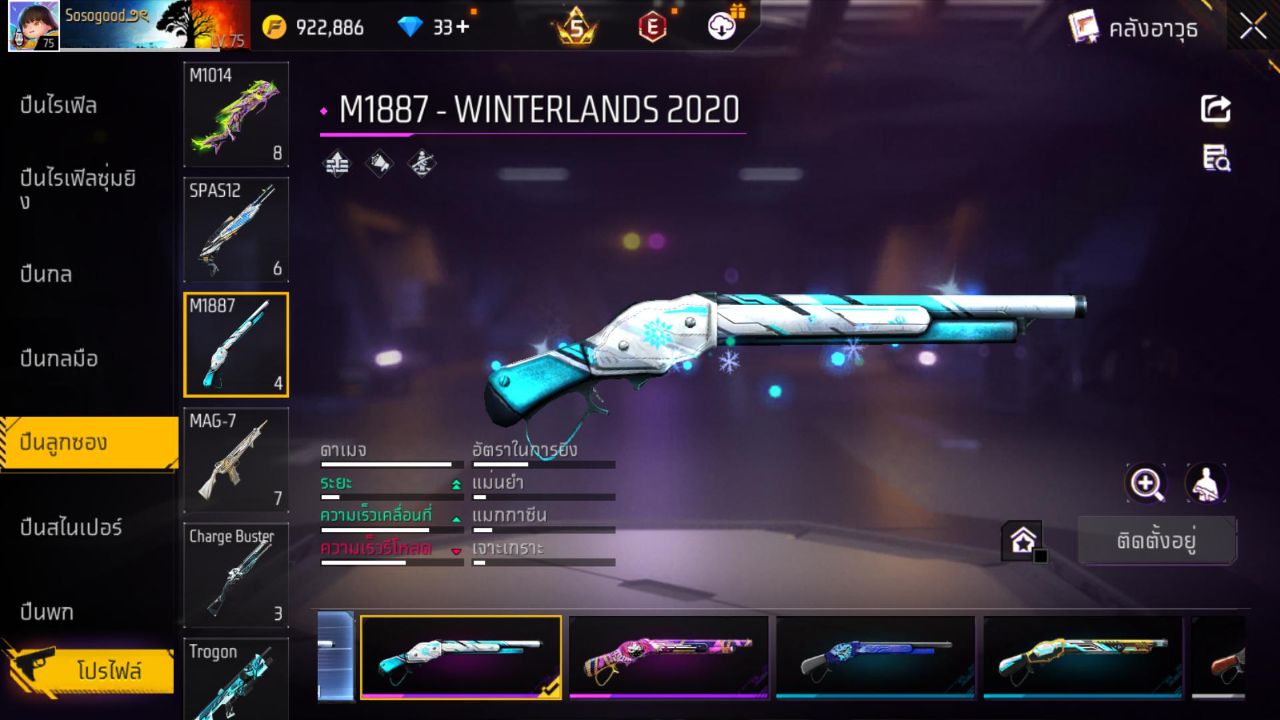Switch to ปืนสไนเปอร์ sniper category
This screenshot has height=720, width=1280.
coord(70,528)
